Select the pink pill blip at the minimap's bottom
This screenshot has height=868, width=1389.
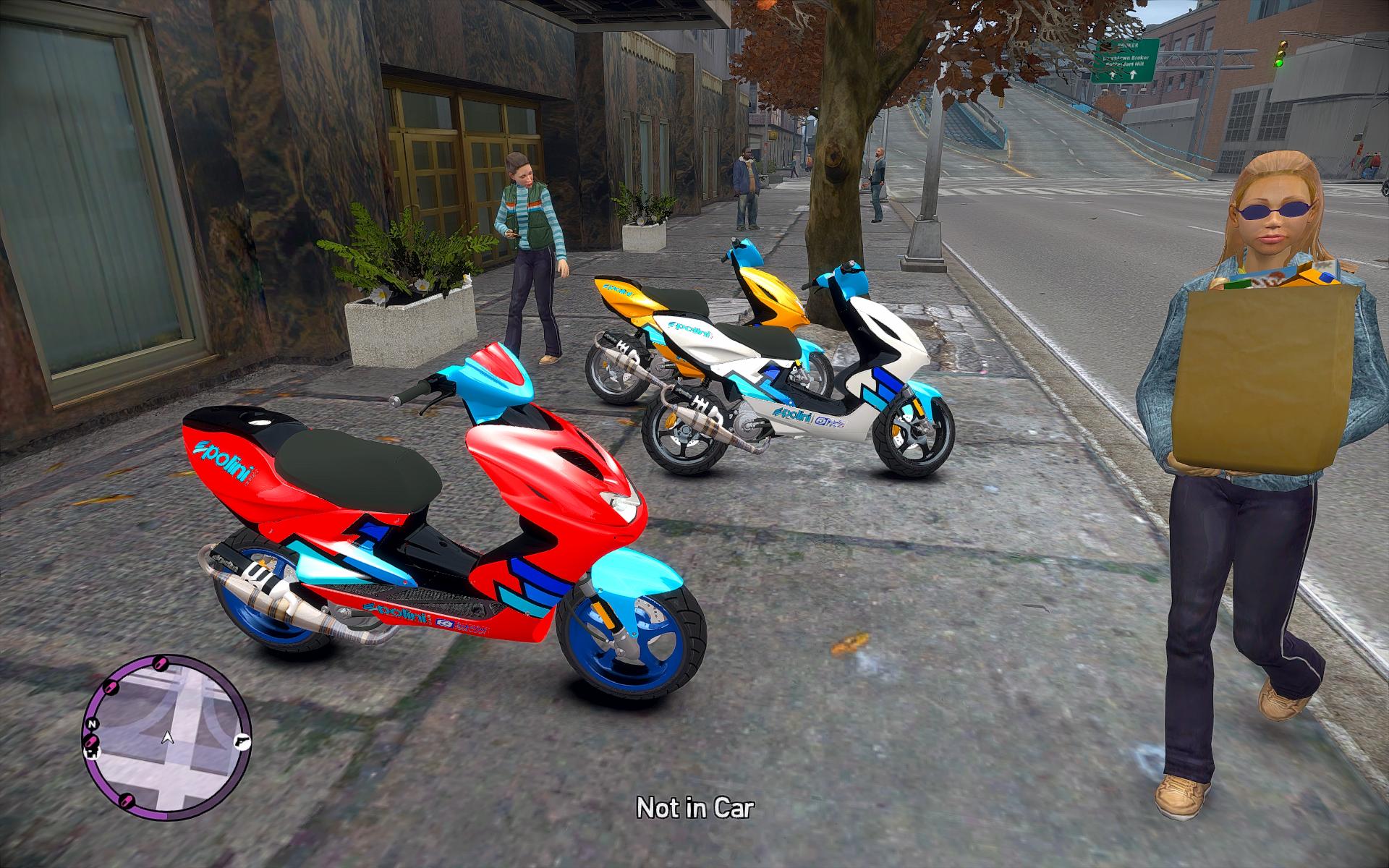pyautogui.click(x=127, y=799)
